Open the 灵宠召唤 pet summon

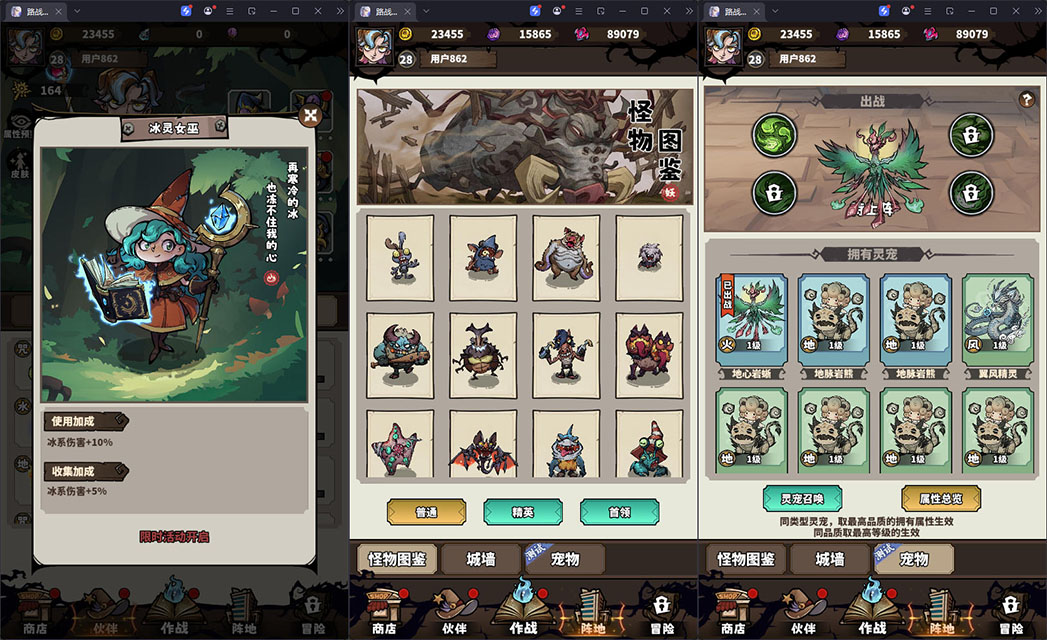click(801, 498)
